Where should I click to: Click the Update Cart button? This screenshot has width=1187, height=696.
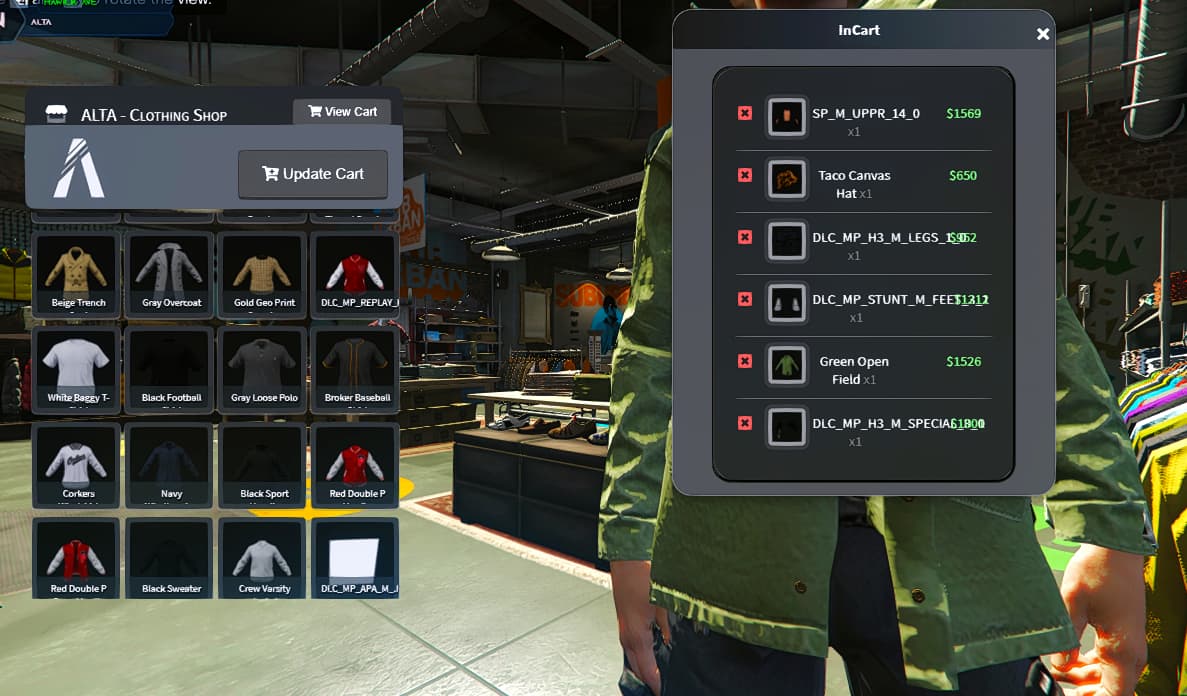(313, 174)
